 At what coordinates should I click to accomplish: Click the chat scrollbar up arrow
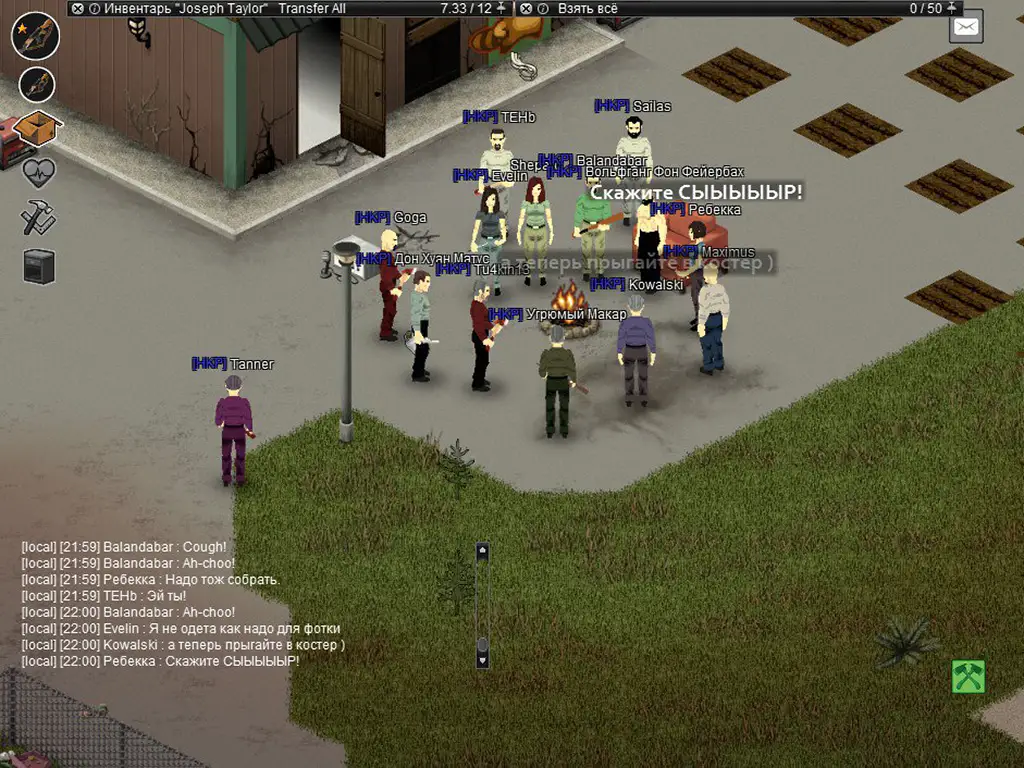pyautogui.click(x=482, y=550)
